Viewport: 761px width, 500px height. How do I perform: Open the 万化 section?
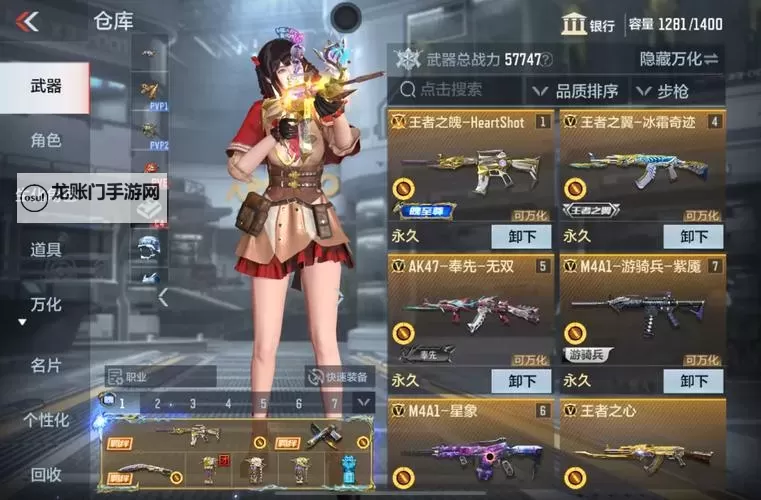click(45, 303)
